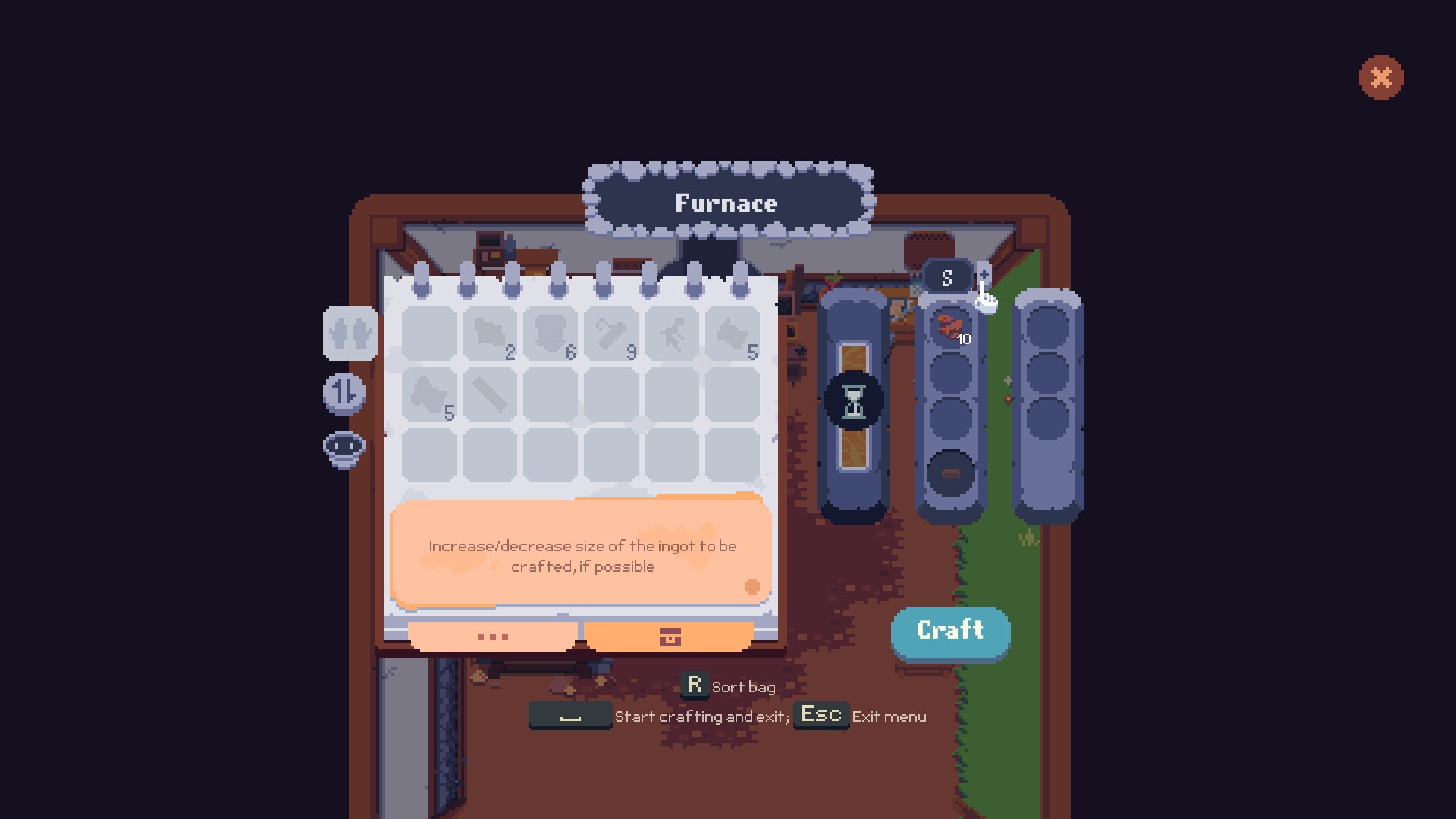
Task: Close the Furnace menu with the X
Action: pos(1382,77)
